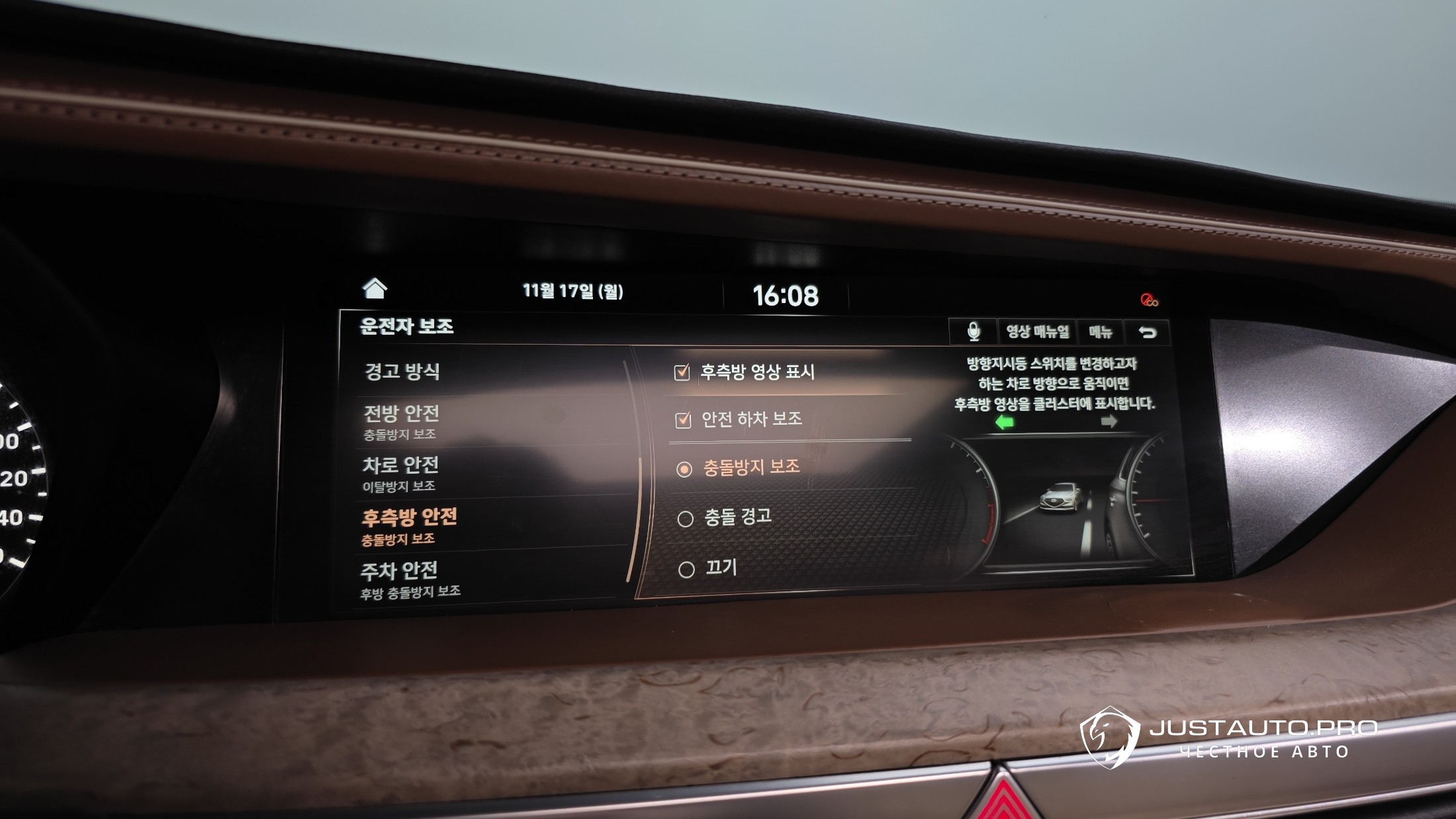Open the 경고 방식 settings section
1456x819 pixels.
[x=402, y=371]
